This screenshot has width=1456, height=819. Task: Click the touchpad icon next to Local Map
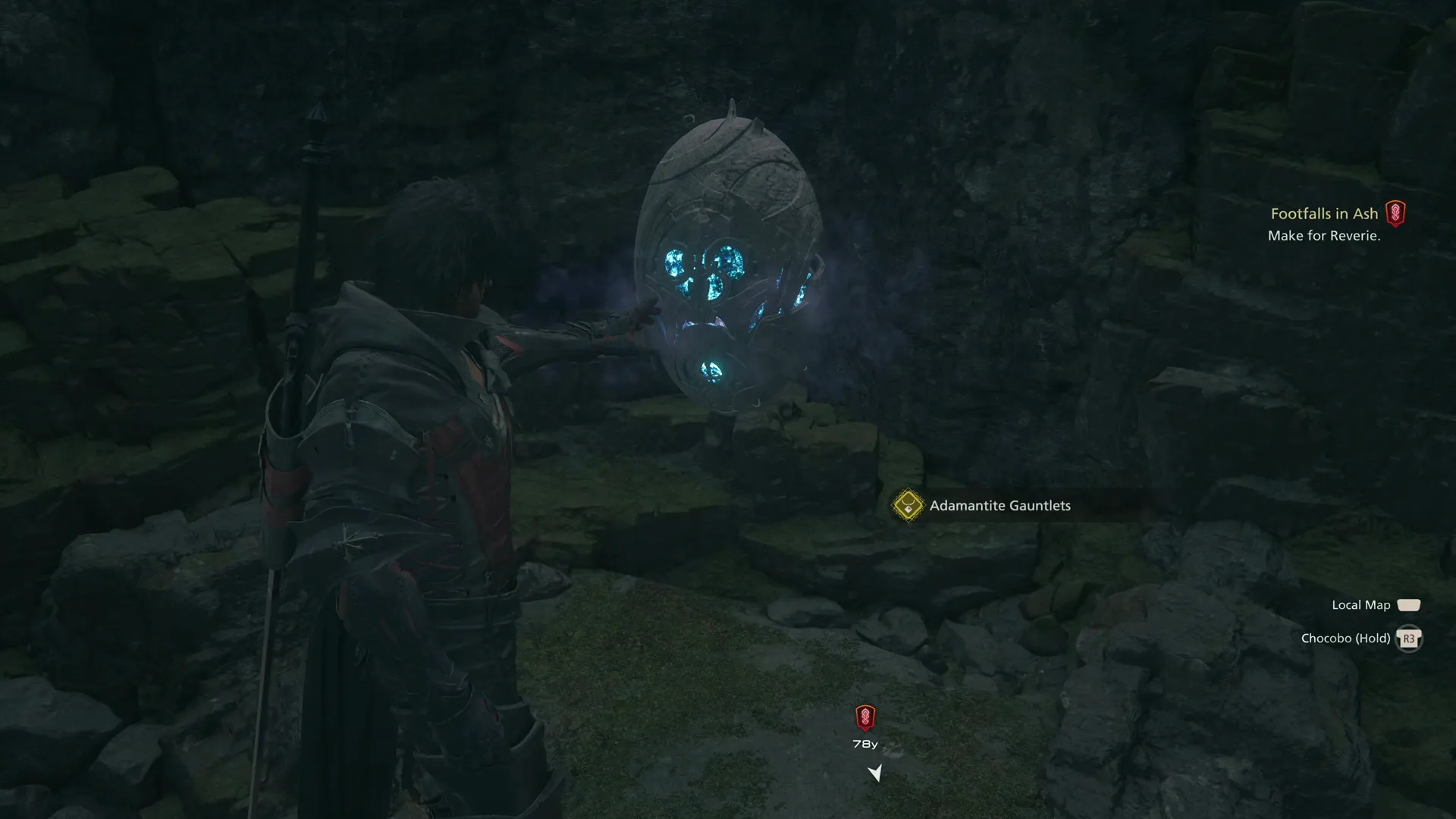click(1410, 604)
